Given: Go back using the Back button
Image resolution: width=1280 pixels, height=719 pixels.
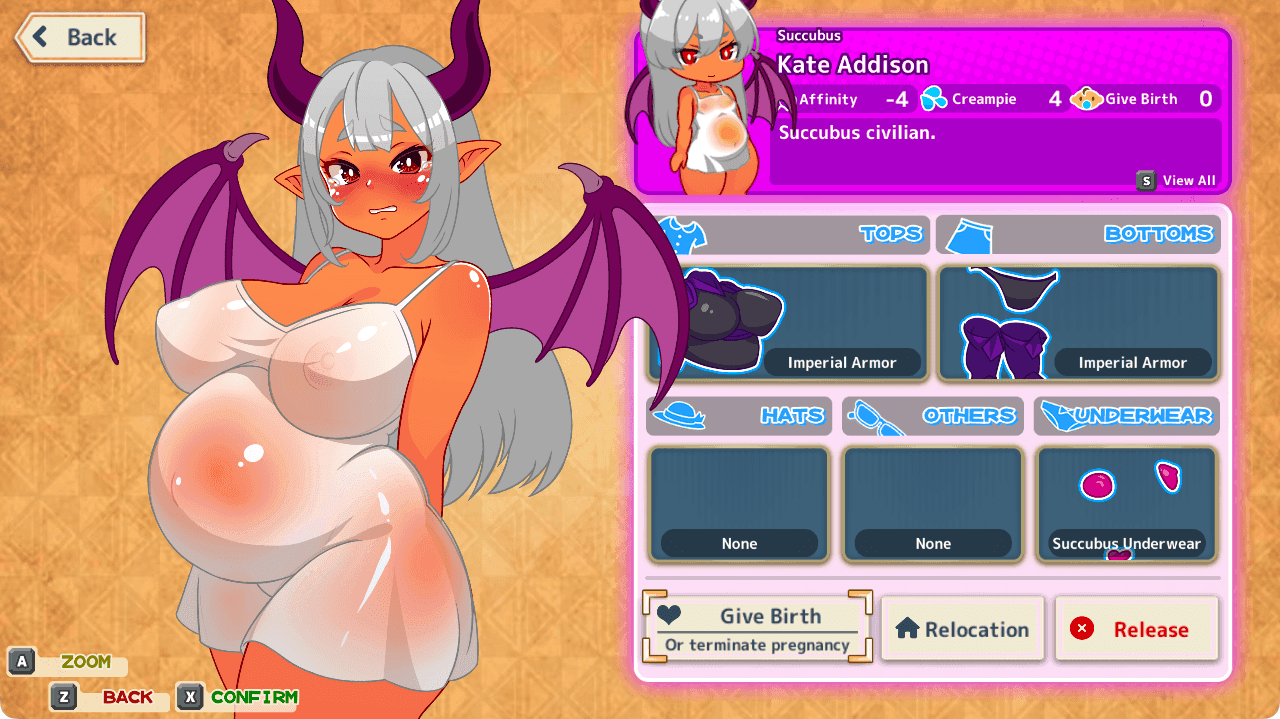Looking at the screenshot, I should (x=80, y=38).
